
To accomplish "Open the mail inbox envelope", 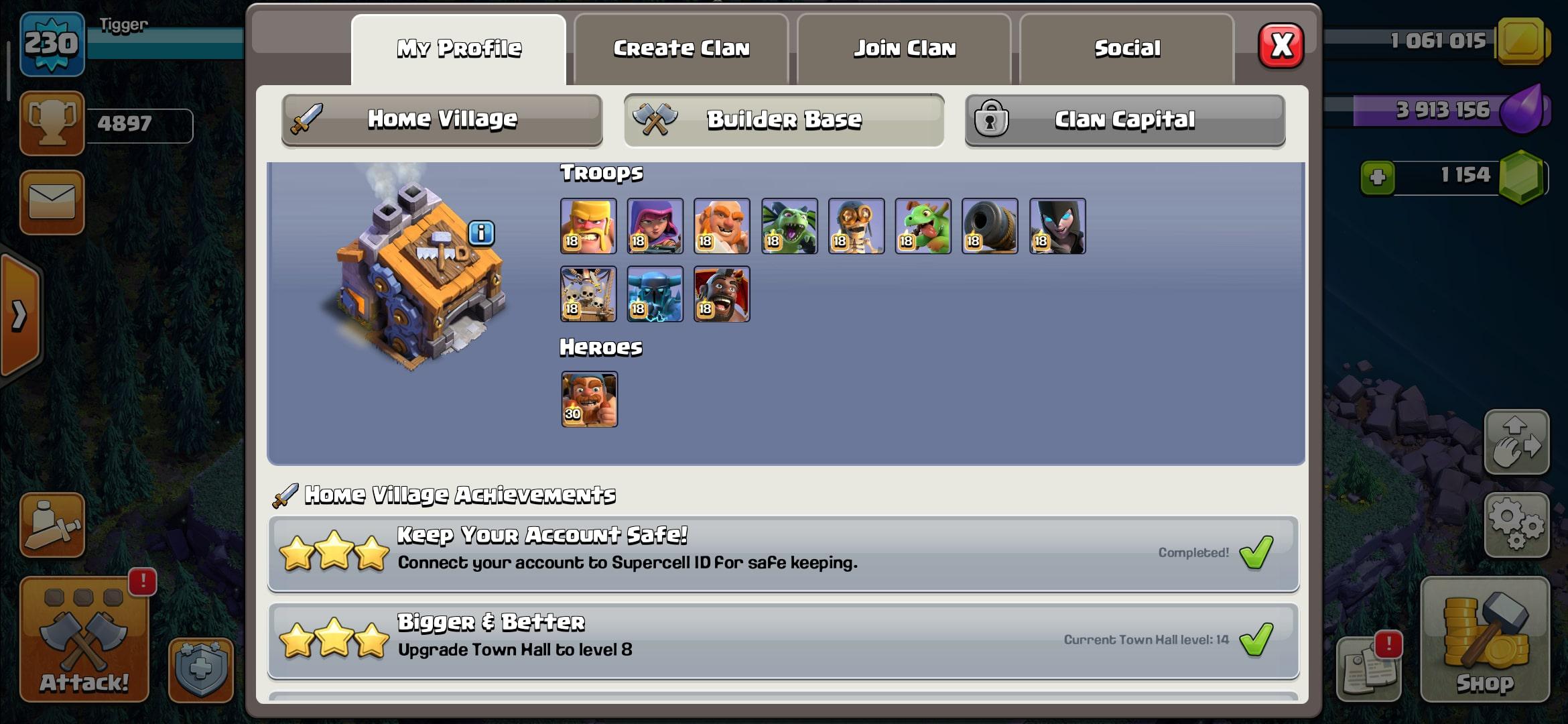I will click(52, 202).
